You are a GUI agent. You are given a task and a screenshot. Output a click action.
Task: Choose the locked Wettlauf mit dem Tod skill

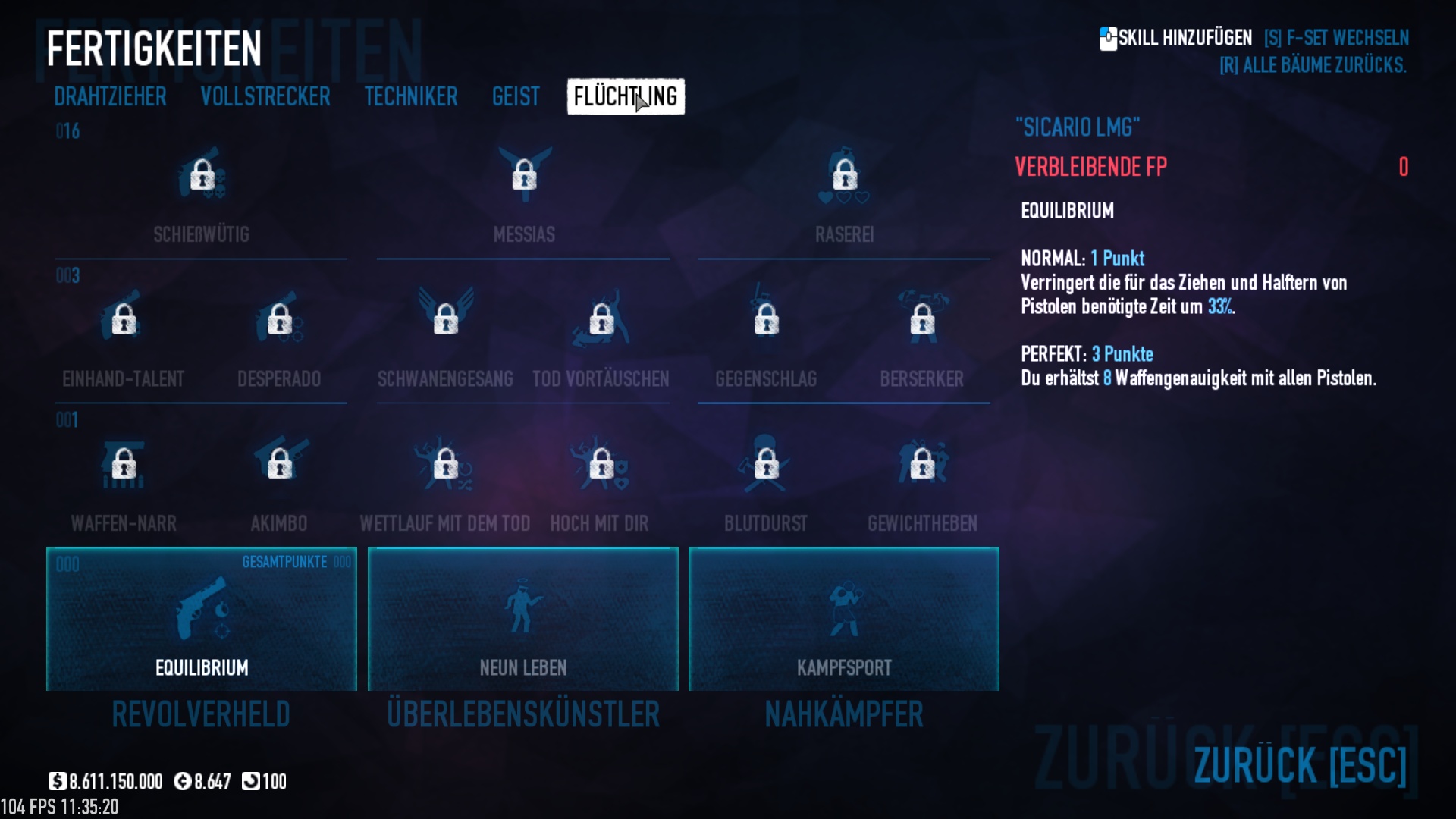tap(445, 464)
